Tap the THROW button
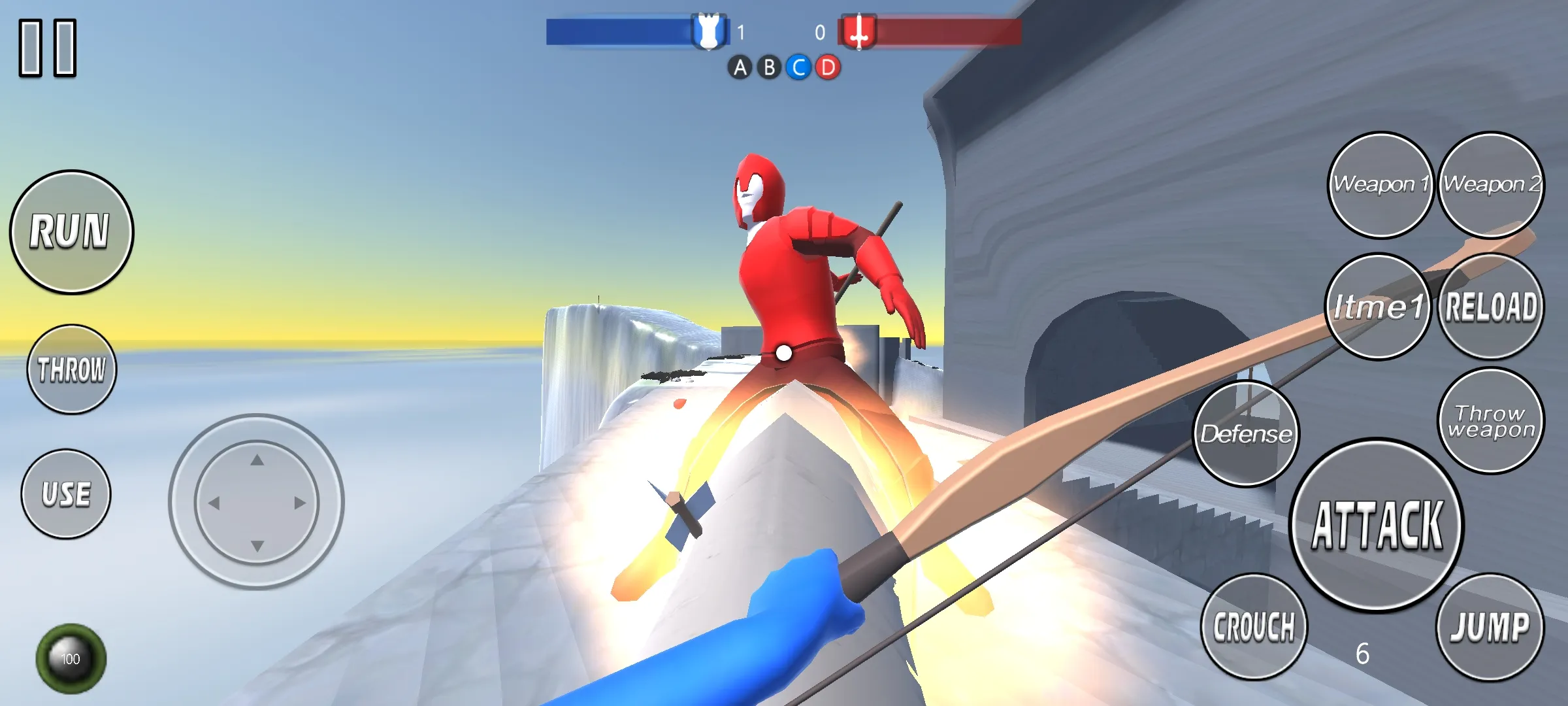 click(71, 369)
